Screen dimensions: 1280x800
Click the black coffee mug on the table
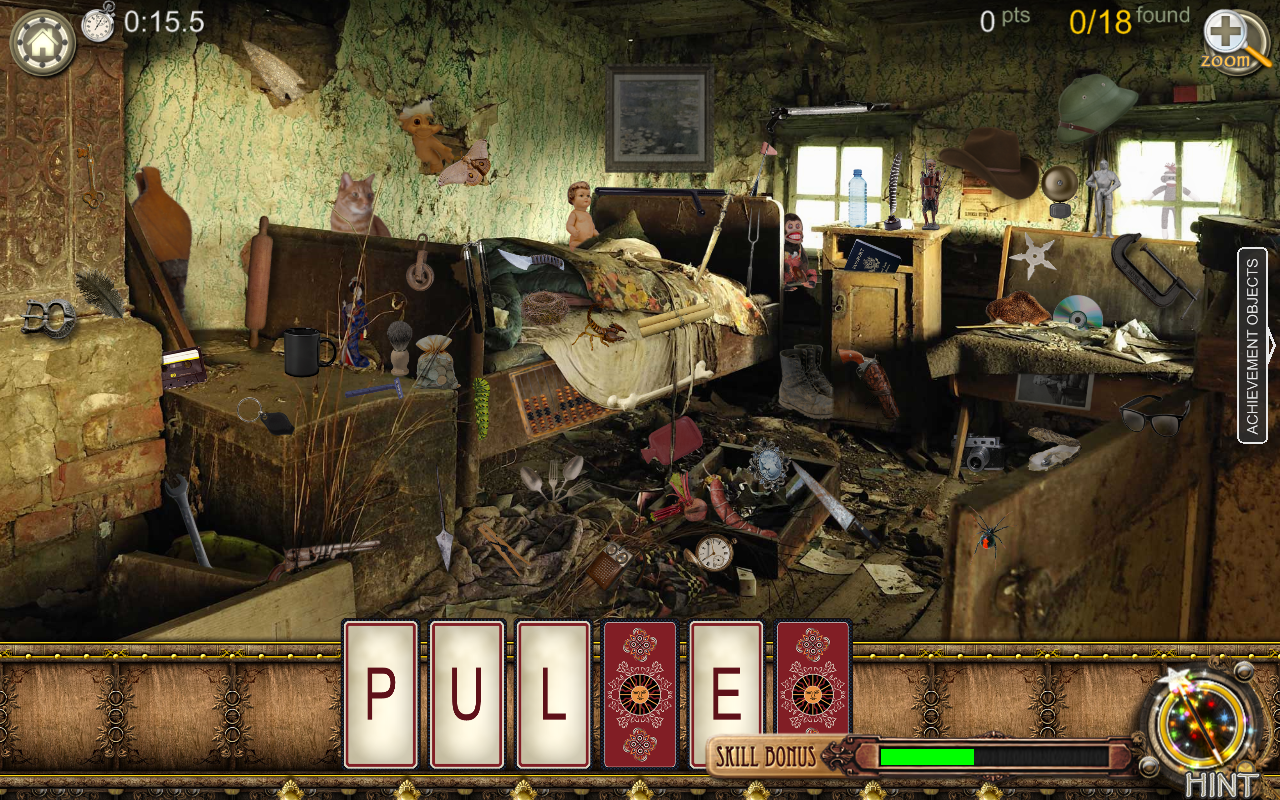pos(300,352)
